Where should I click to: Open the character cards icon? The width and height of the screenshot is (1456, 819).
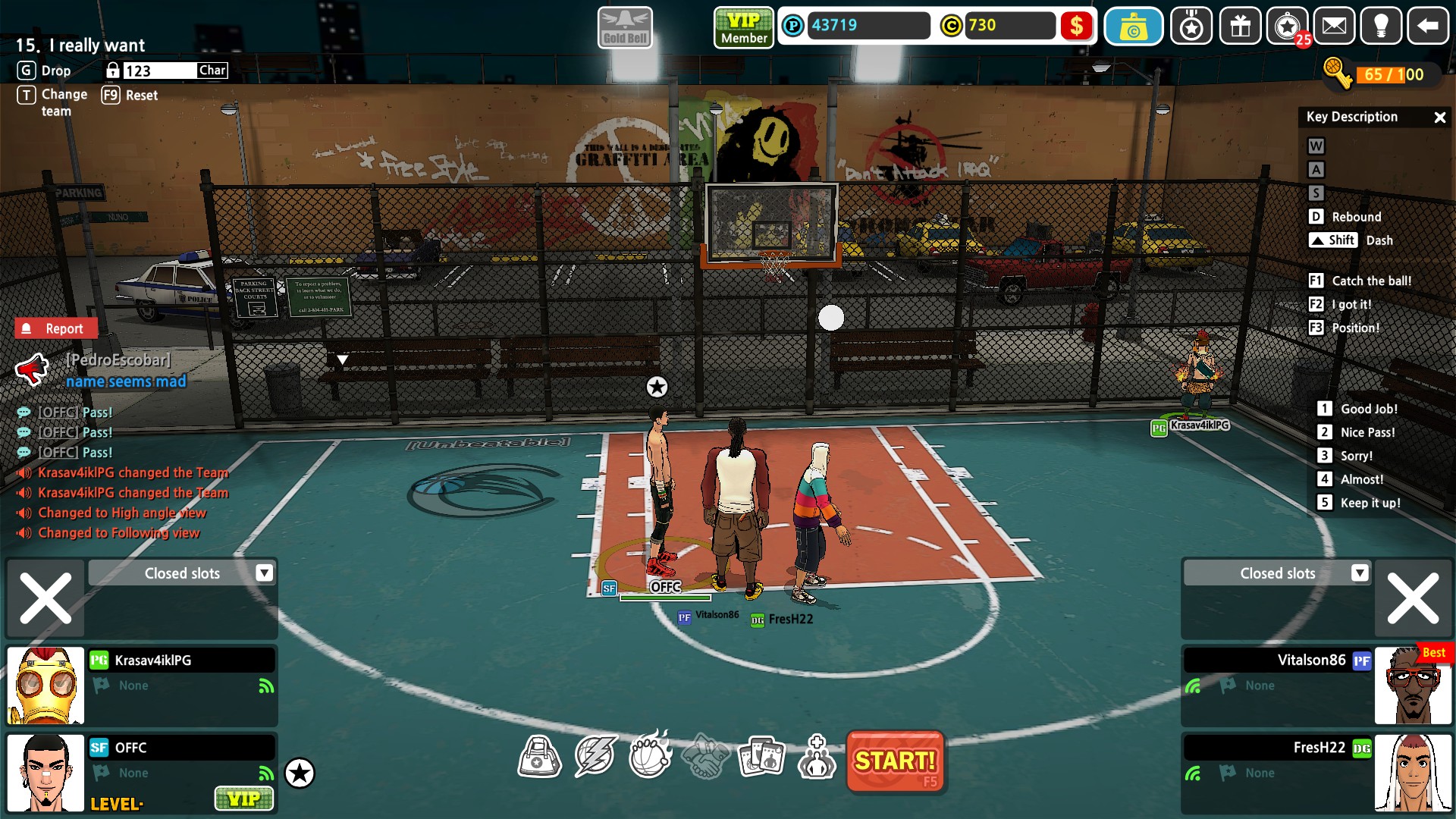(x=762, y=755)
